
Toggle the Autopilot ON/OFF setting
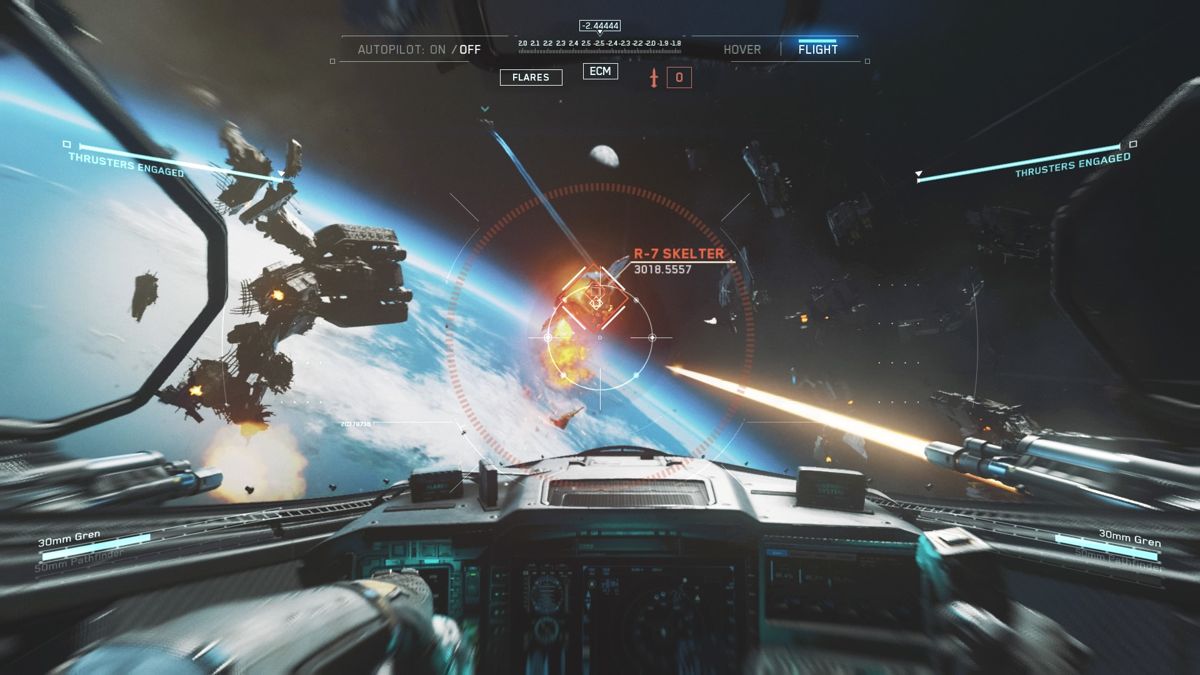[420, 49]
